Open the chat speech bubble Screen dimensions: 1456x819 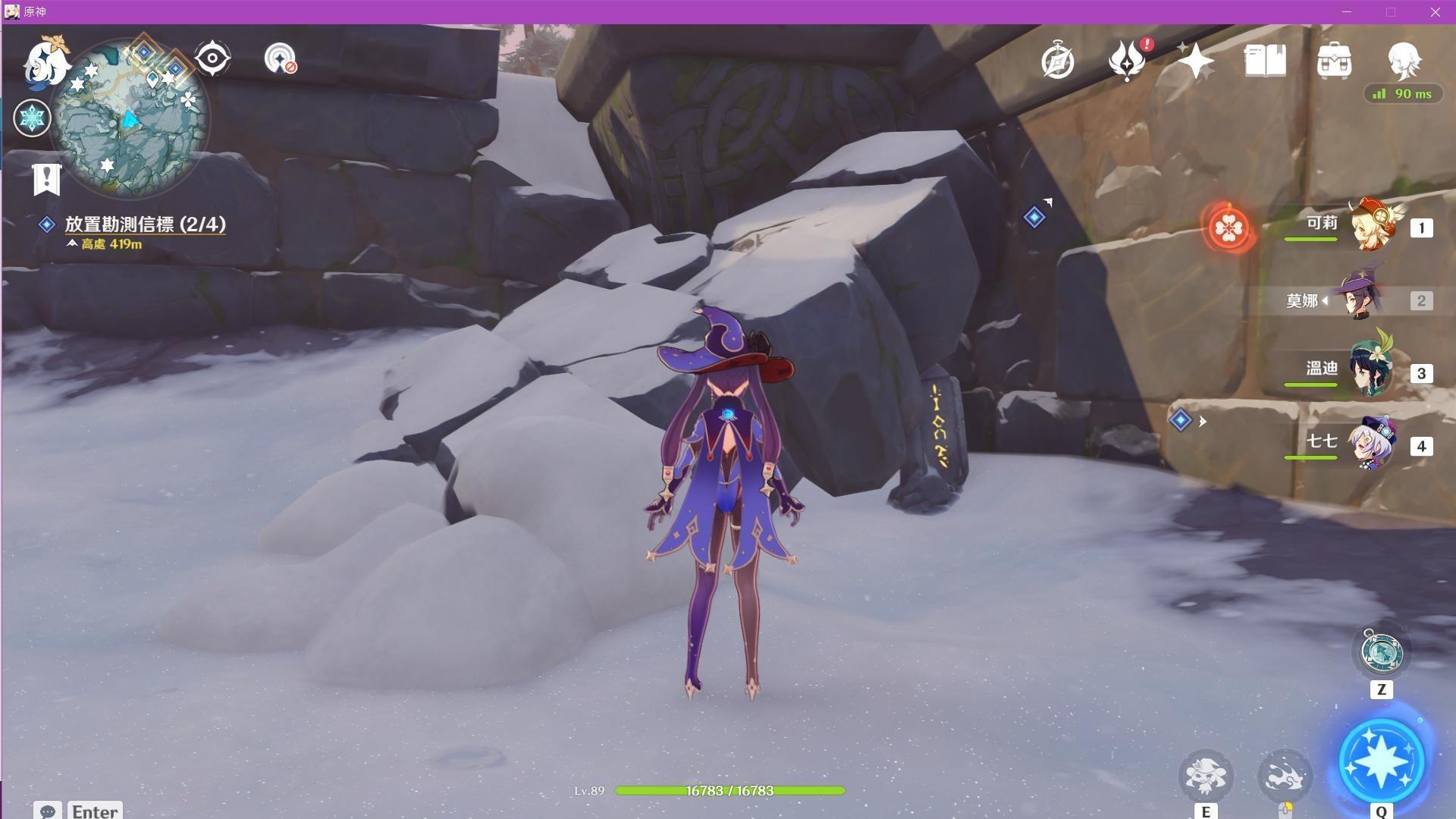point(48,811)
